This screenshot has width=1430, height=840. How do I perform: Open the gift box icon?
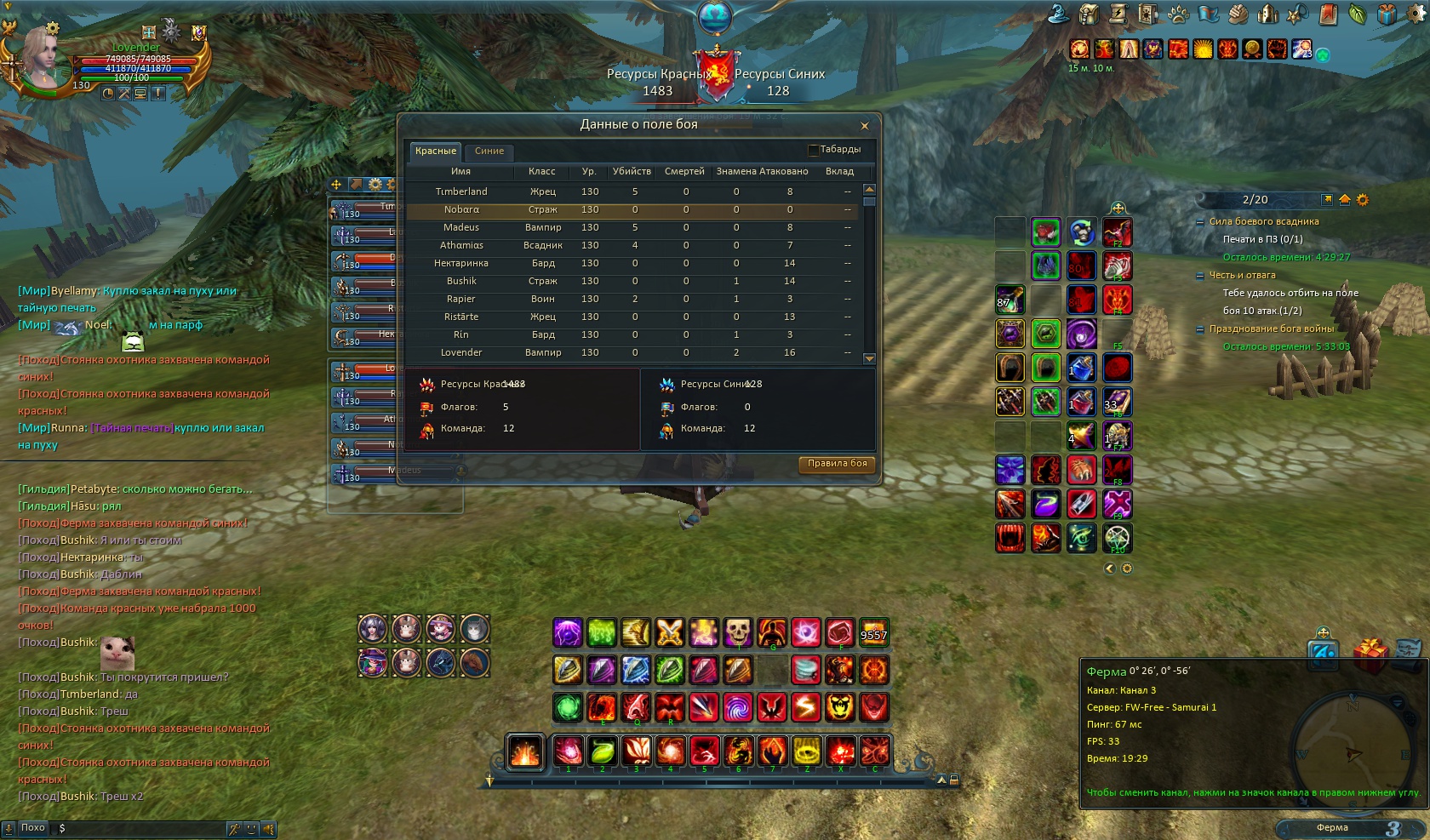pyautogui.click(x=1370, y=656)
